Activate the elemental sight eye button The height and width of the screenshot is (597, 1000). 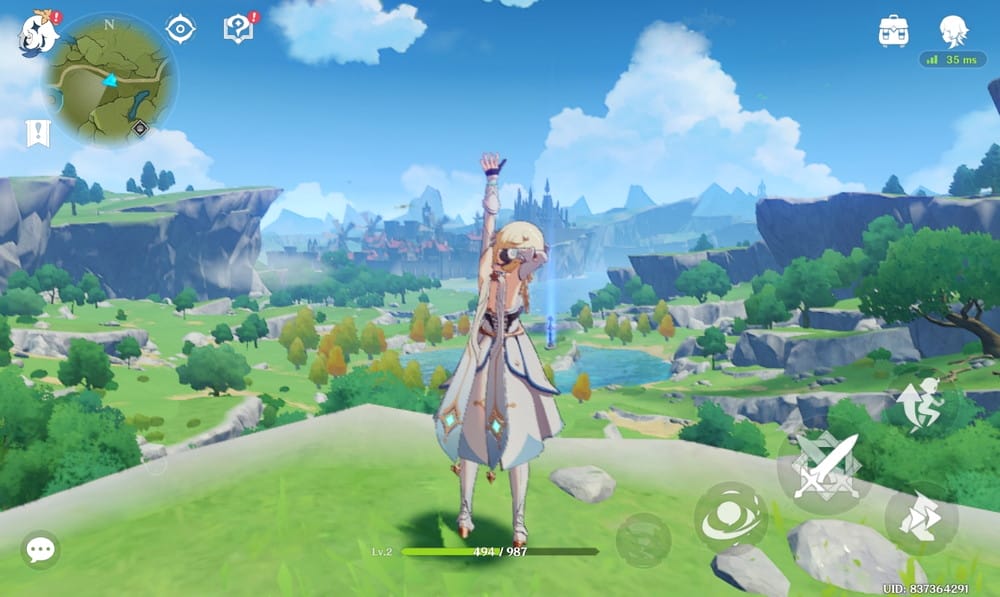[x=731, y=517]
